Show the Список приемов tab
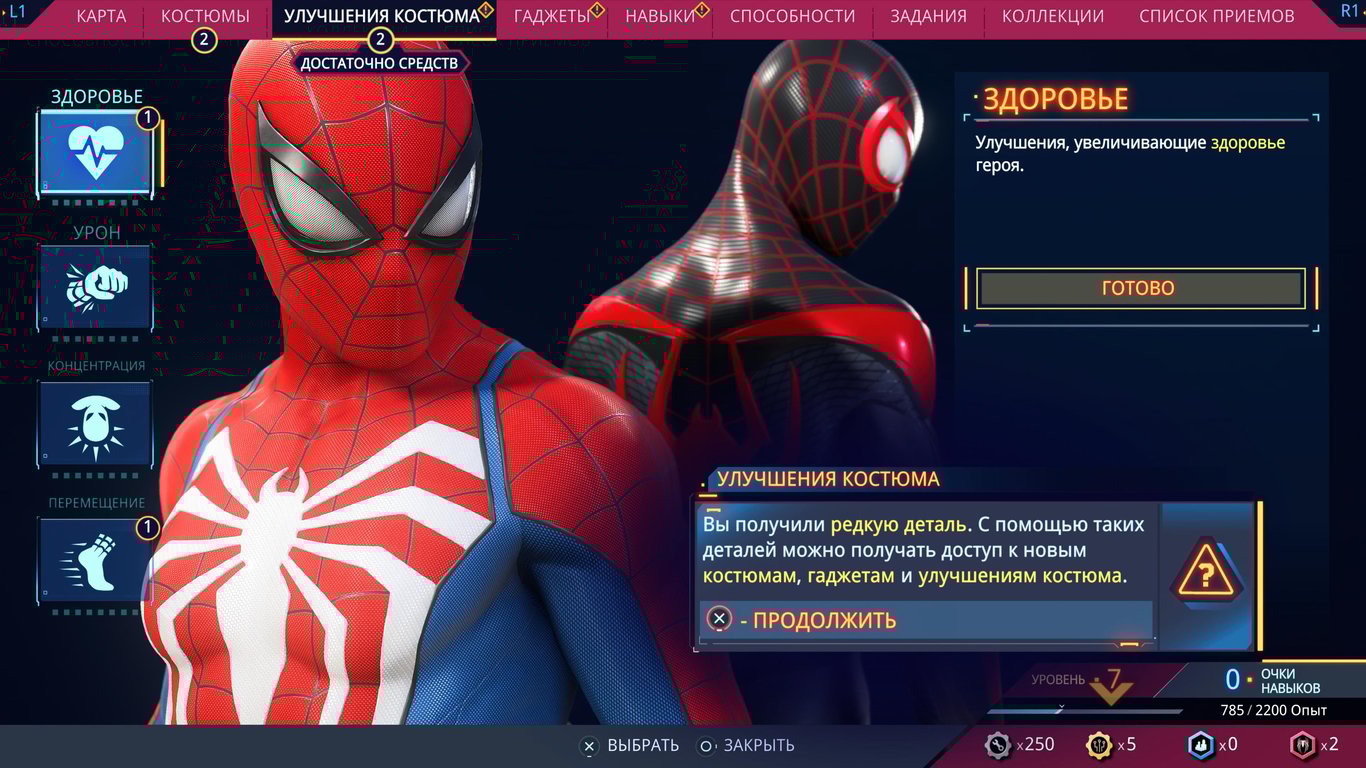This screenshot has height=768, width=1366. [1216, 16]
